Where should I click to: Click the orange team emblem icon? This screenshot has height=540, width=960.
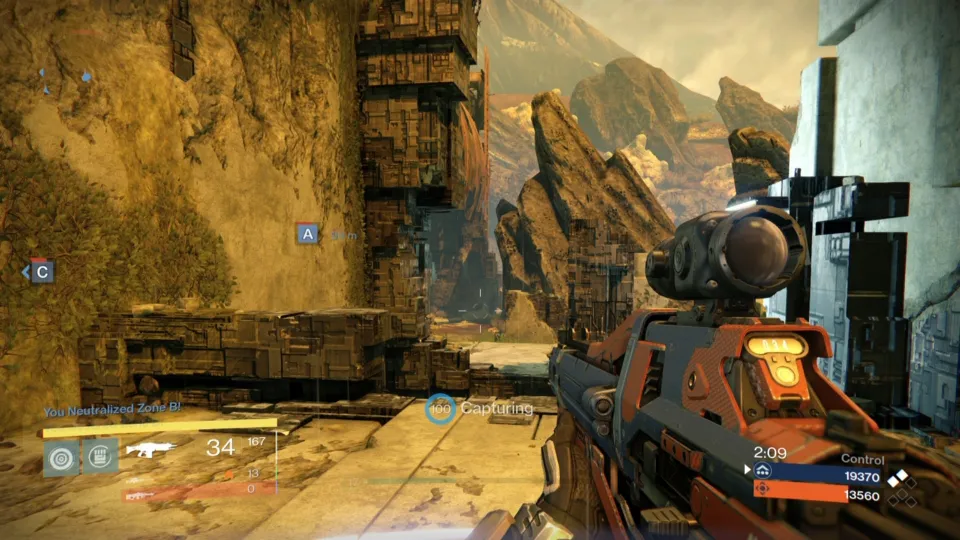763,490
